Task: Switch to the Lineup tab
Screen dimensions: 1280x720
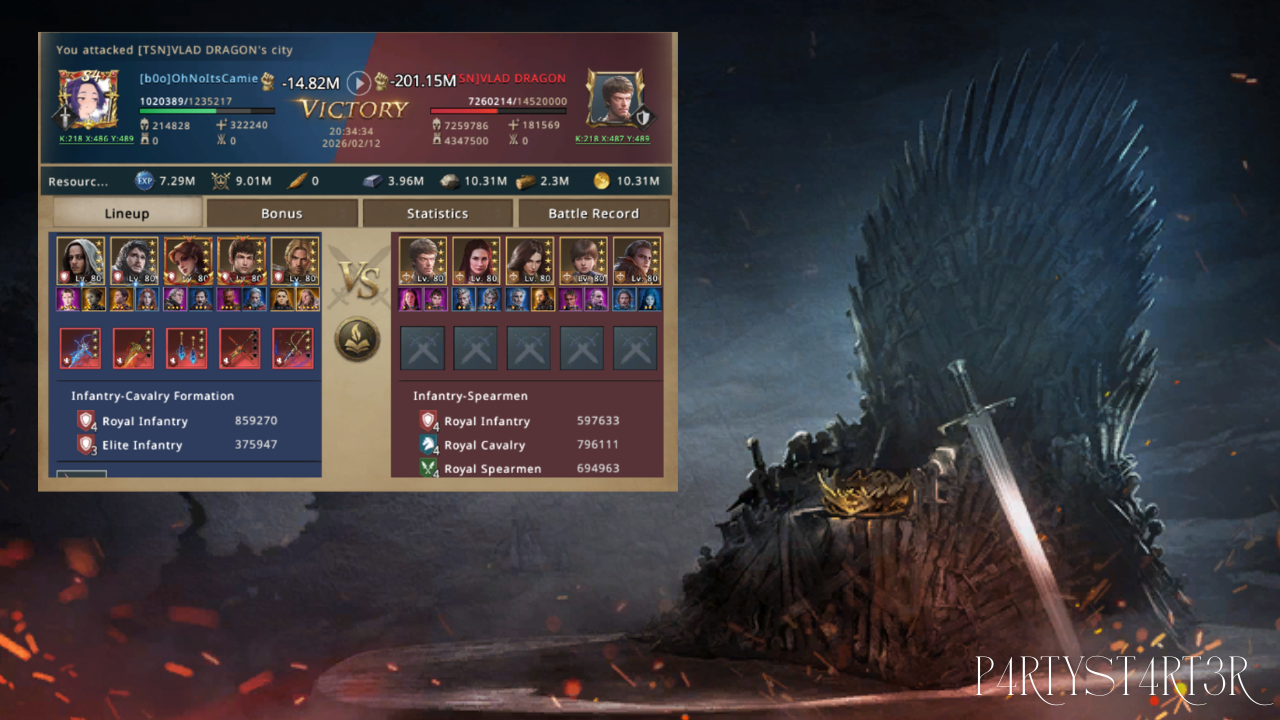Action: [127, 213]
